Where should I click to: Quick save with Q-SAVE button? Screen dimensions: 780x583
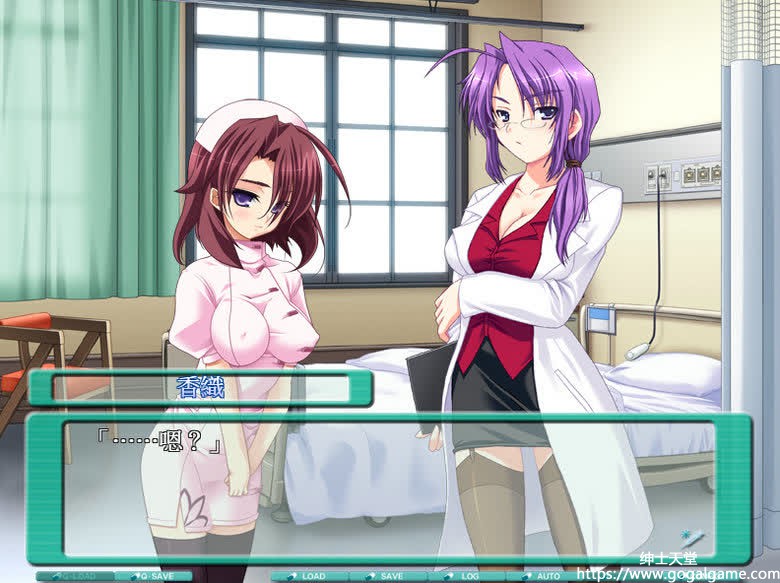(x=152, y=576)
